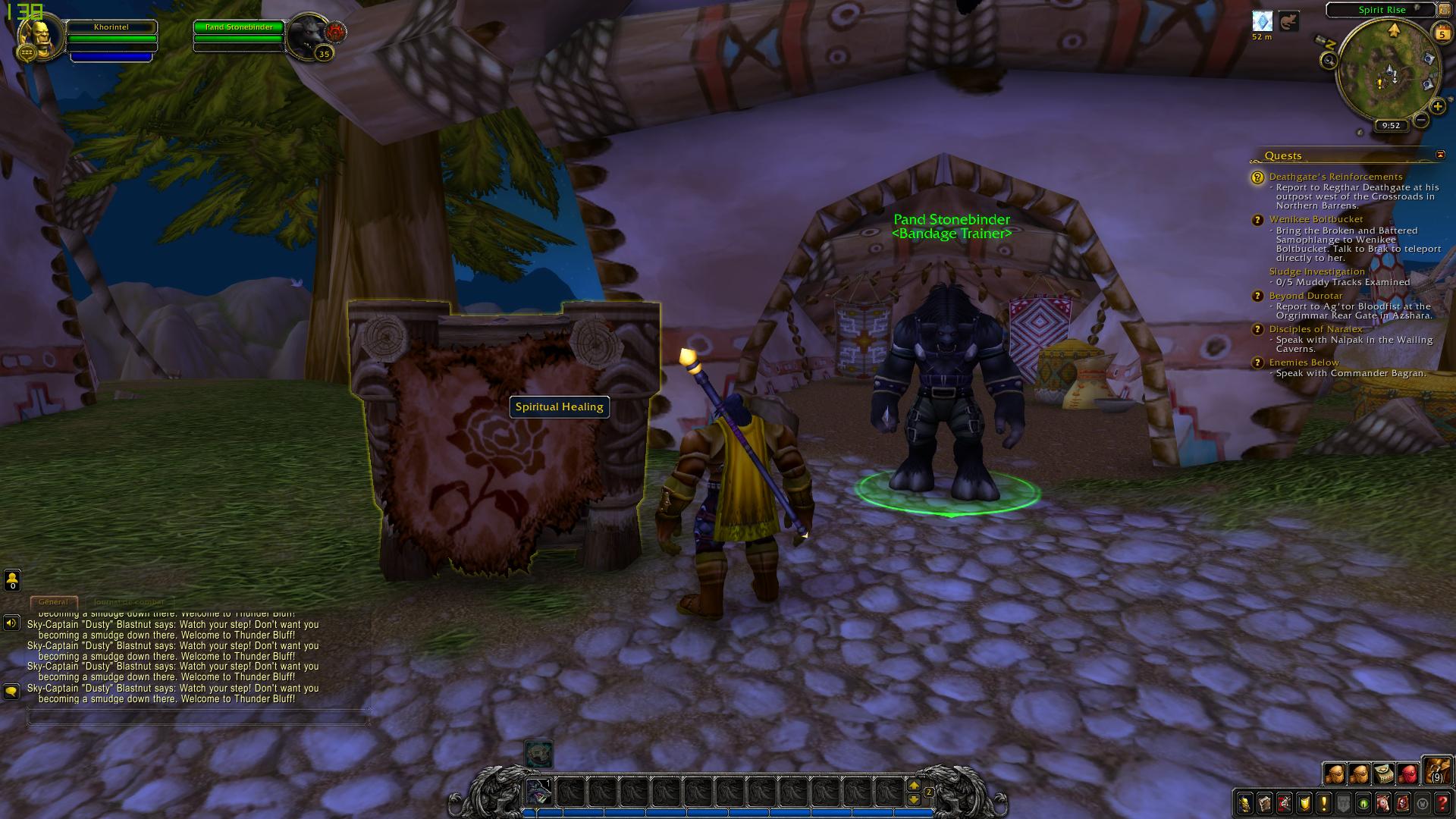The height and width of the screenshot is (819, 1456).
Task: Open the character info micro button
Action: pyautogui.click(x=1244, y=803)
